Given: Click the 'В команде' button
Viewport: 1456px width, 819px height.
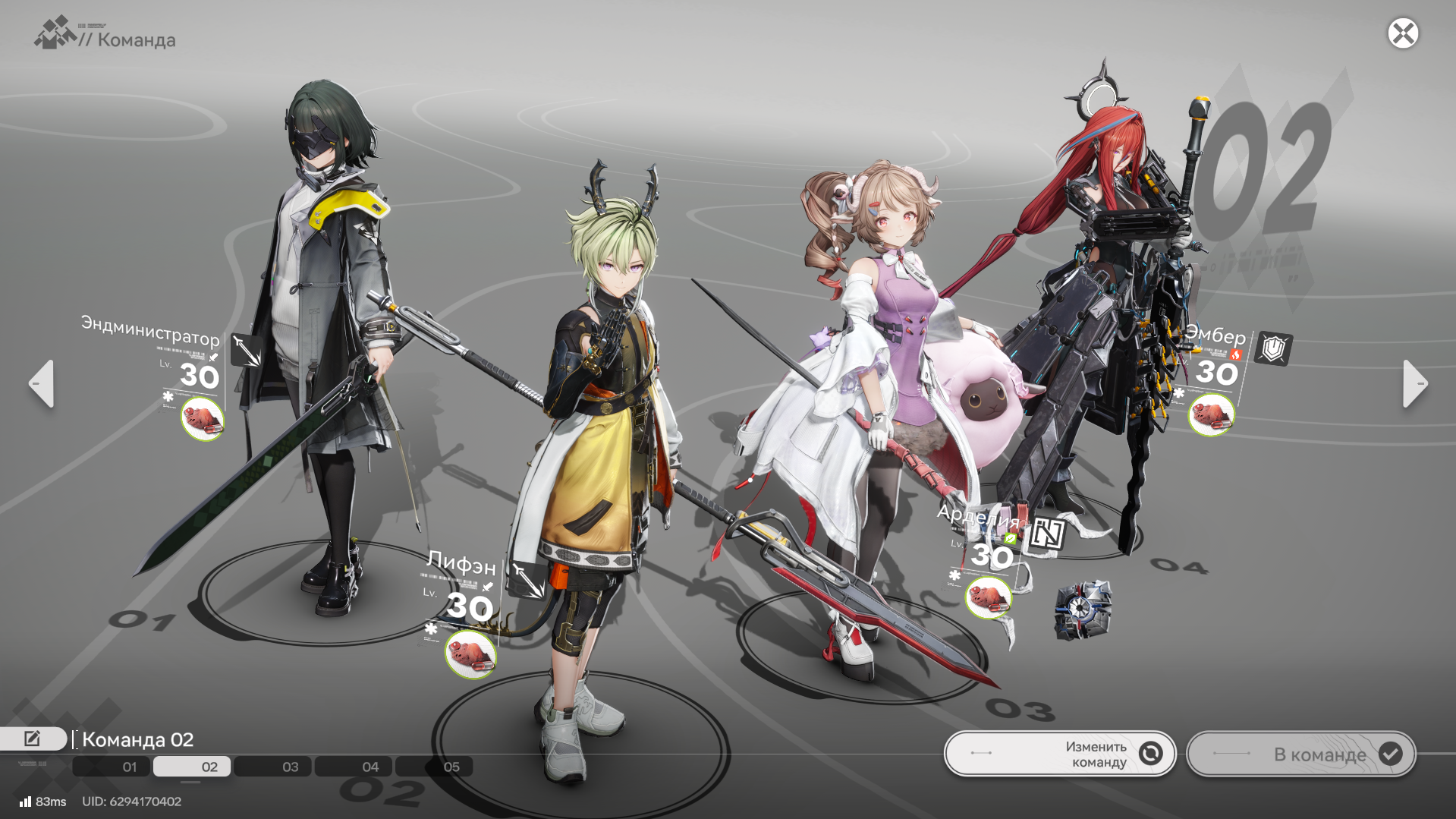Looking at the screenshot, I should 1300,754.
